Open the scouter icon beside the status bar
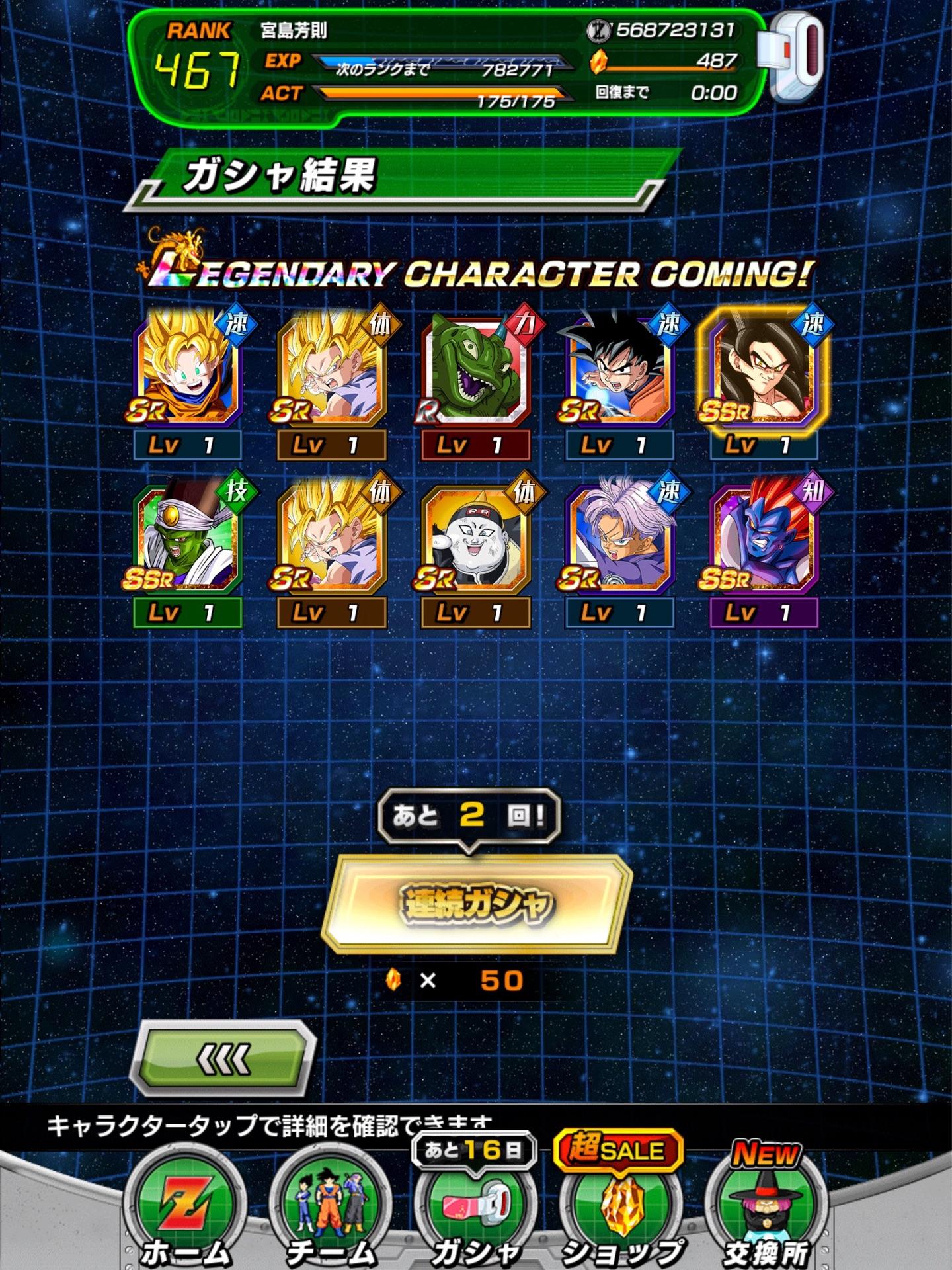 792,58
